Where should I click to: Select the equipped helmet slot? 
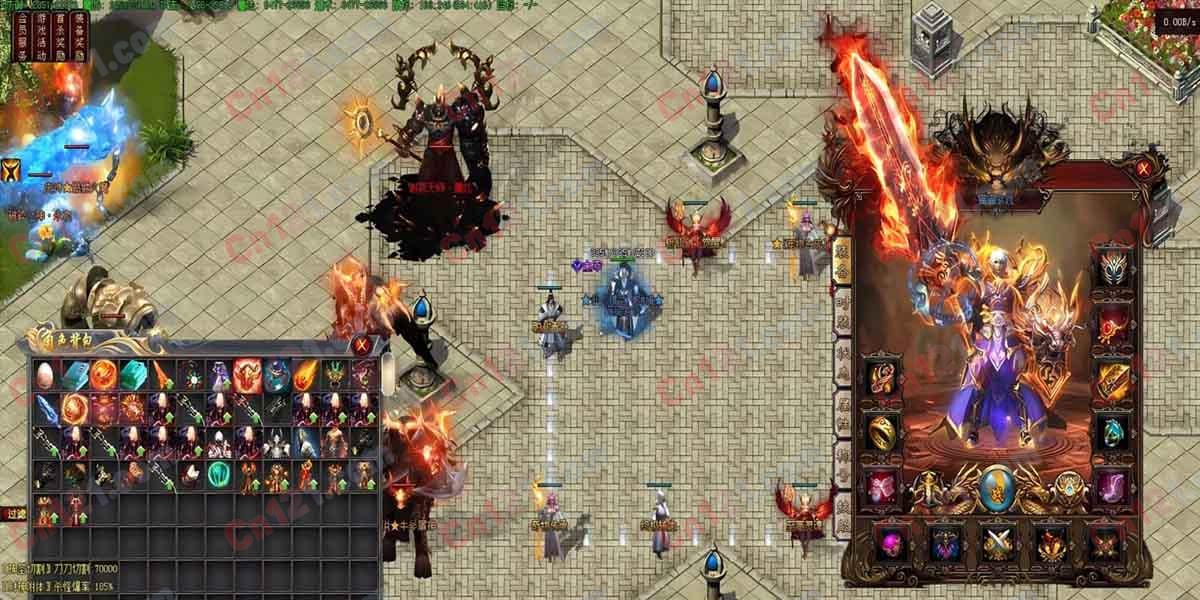pos(1113,269)
